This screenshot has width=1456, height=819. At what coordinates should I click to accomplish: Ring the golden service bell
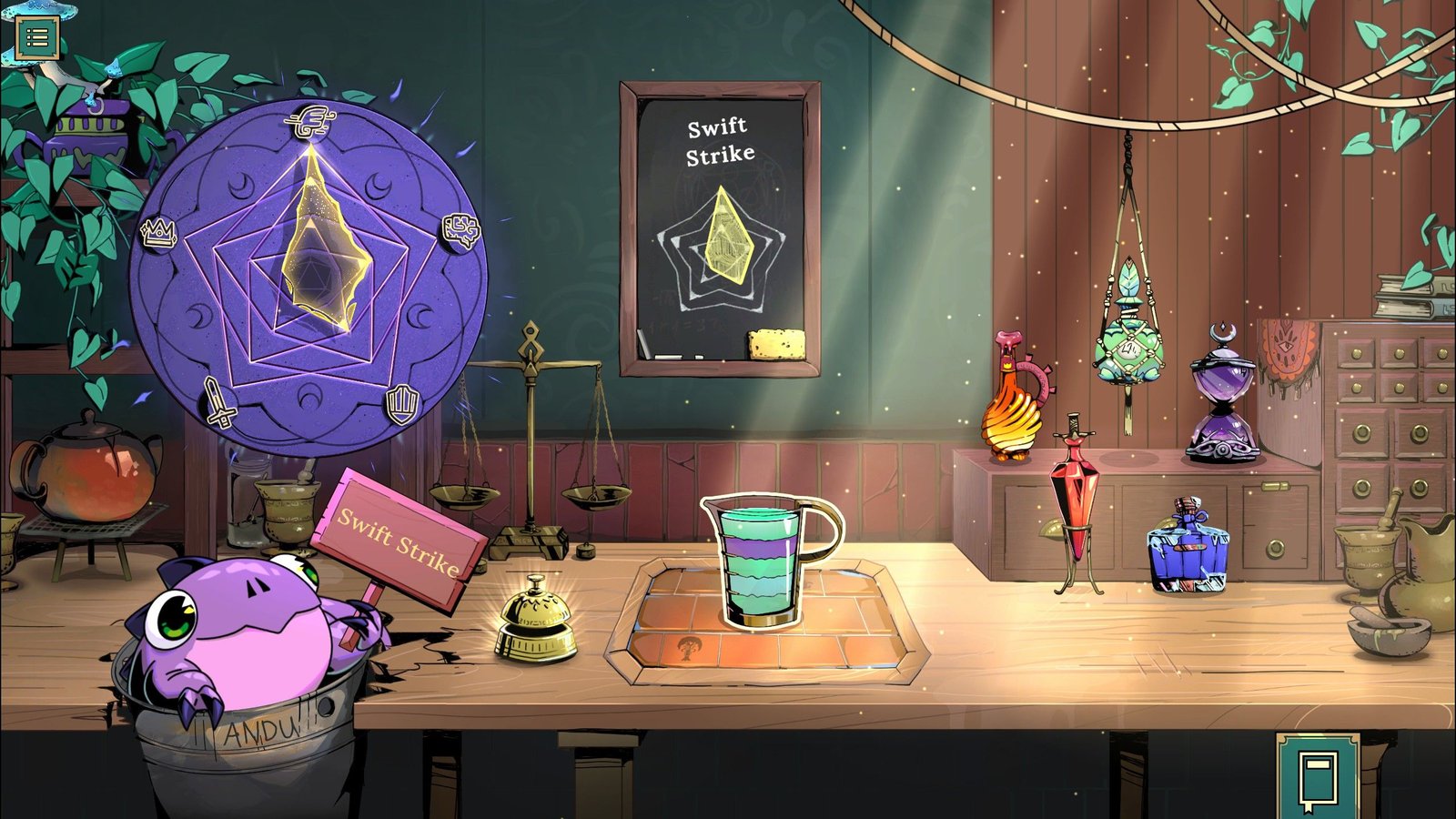[x=535, y=622]
